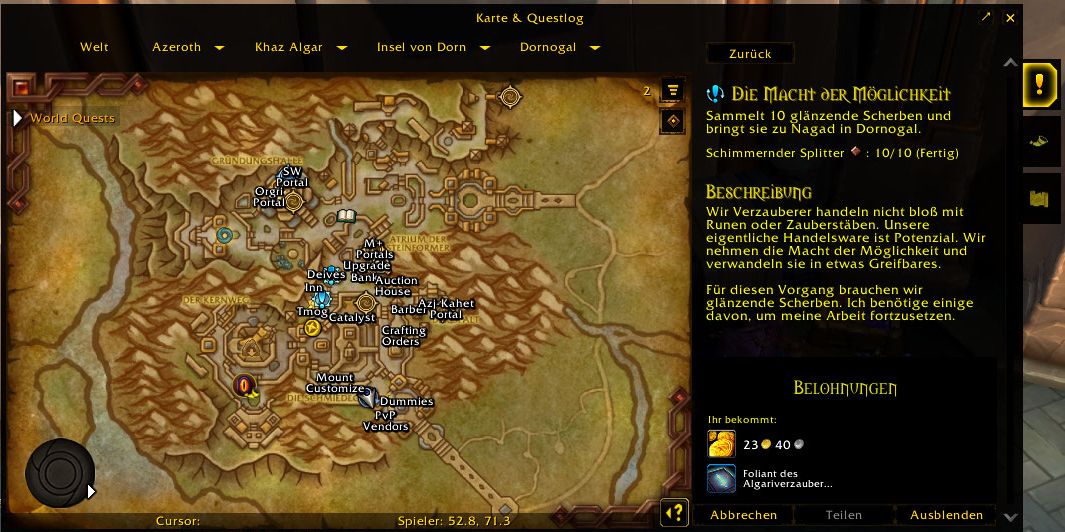1065x532 pixels.
Task: Close the Karte & Questlog window
Action: pos(1010,18)
